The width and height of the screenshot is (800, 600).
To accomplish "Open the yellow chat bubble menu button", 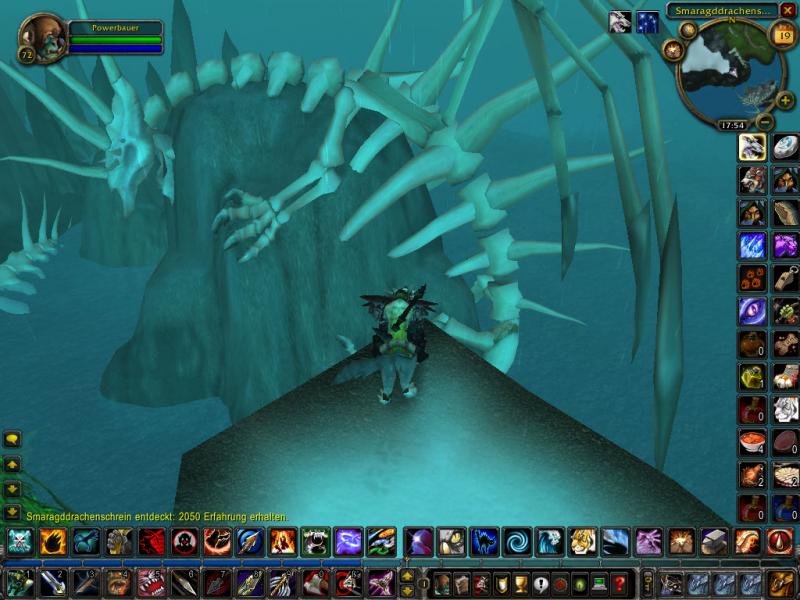I will click(13, 439).
